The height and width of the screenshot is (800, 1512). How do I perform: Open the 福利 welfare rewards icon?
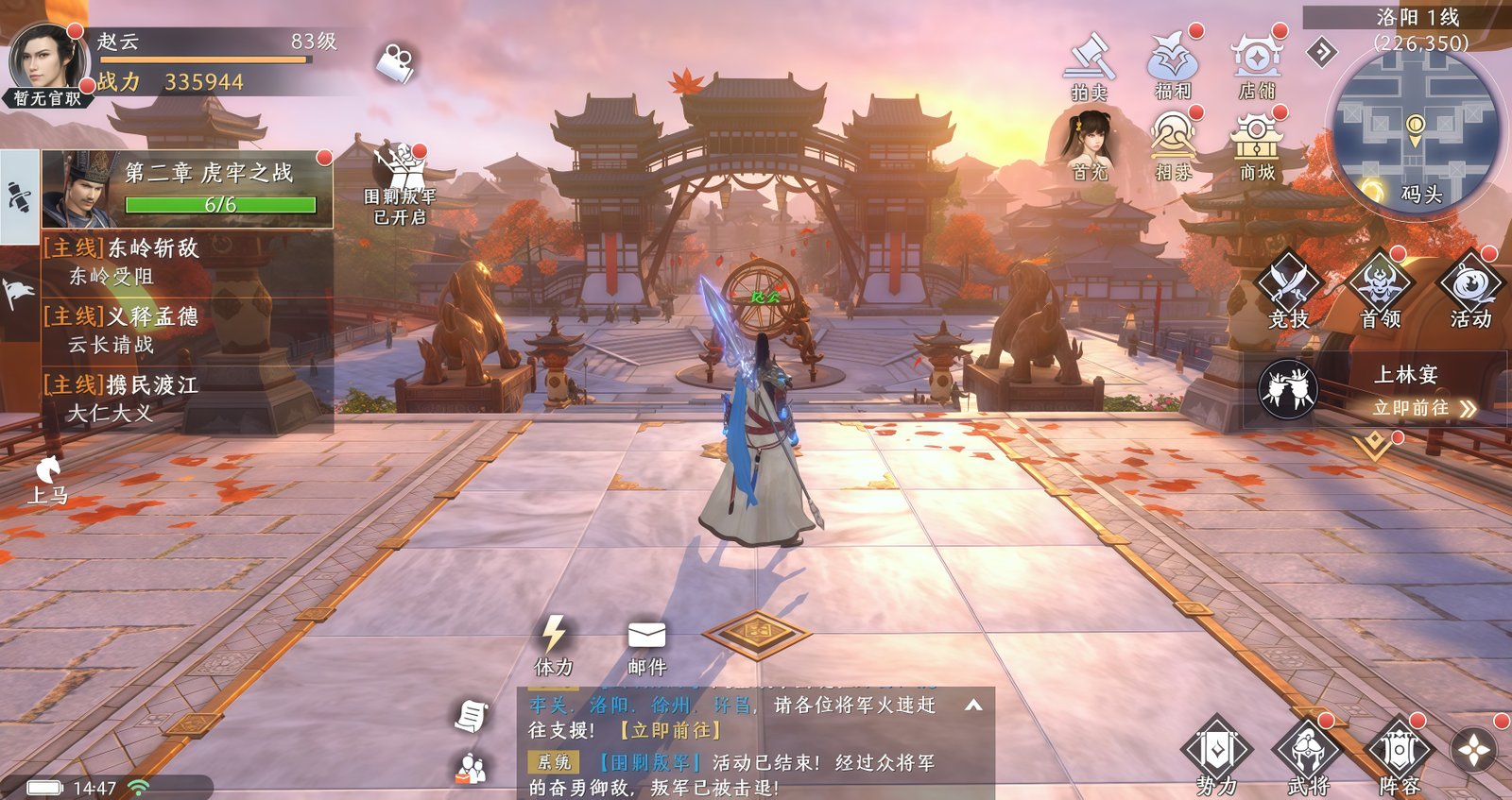coord(1173,64)
